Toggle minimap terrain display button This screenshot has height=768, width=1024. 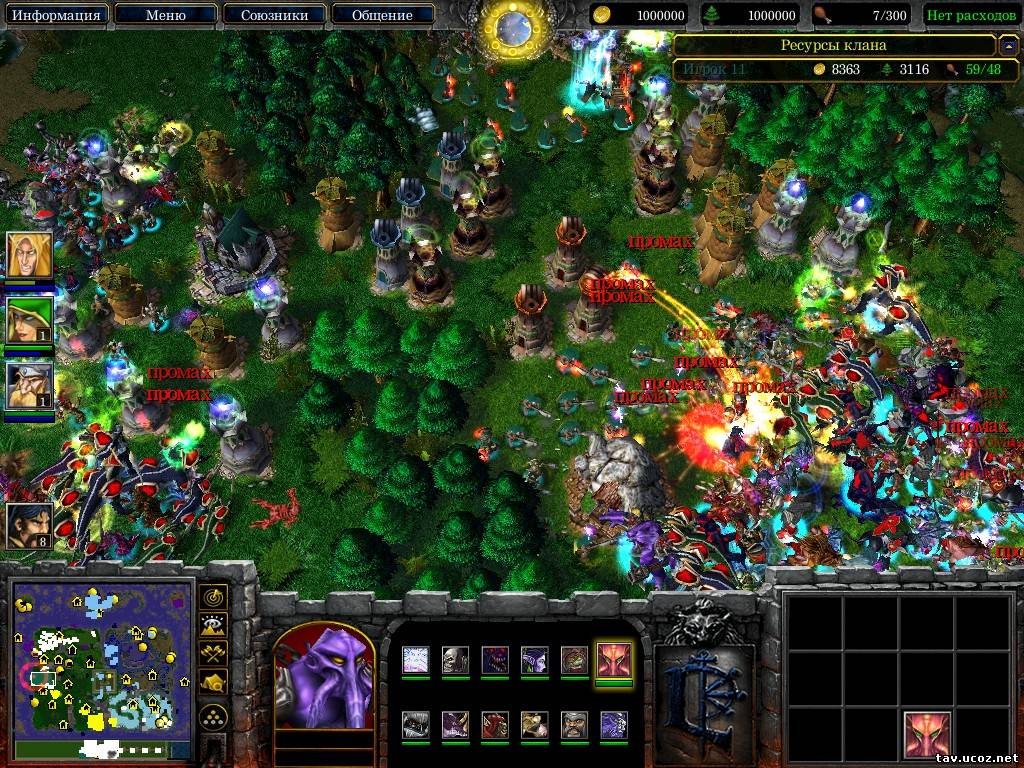click(213, 626)
